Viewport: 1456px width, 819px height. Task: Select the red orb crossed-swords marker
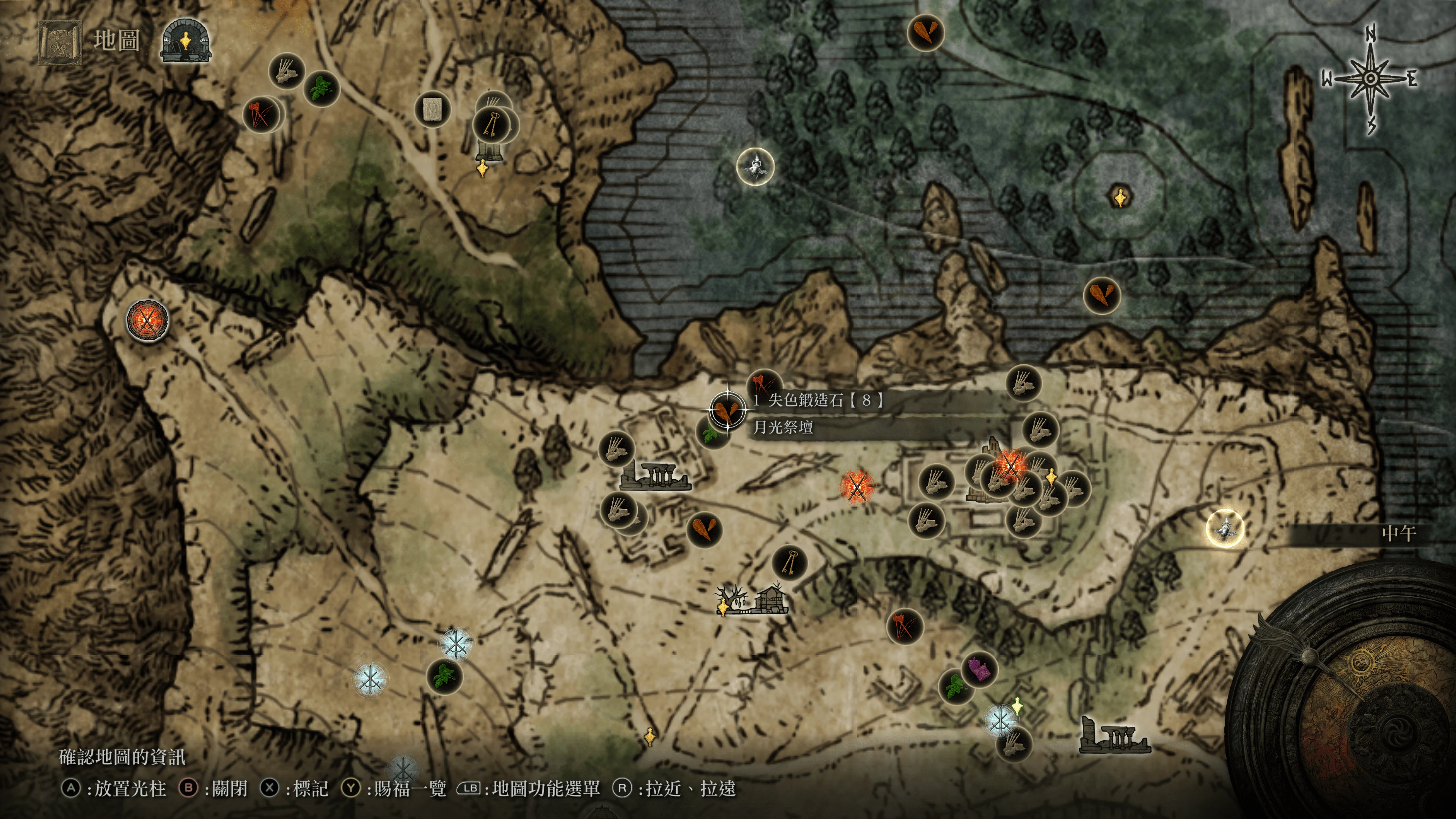(147, 320)
